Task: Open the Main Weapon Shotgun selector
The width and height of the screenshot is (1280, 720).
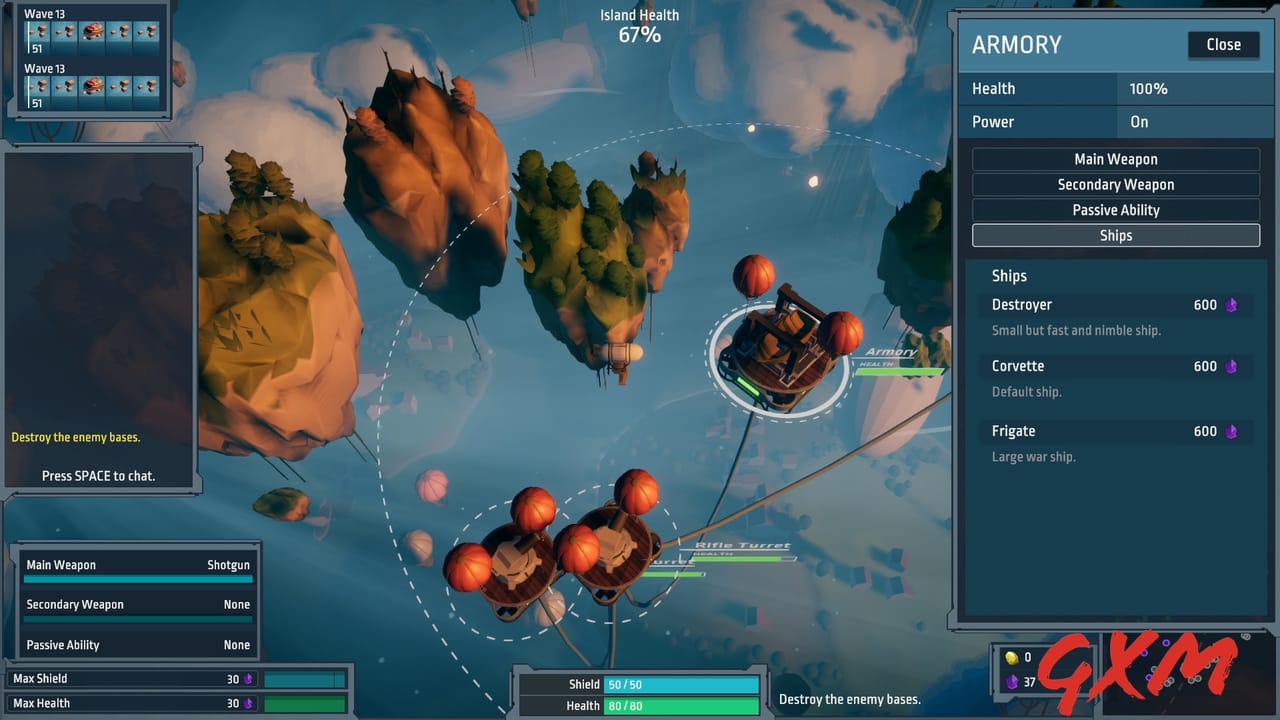Action: click(x=137, y=564)
